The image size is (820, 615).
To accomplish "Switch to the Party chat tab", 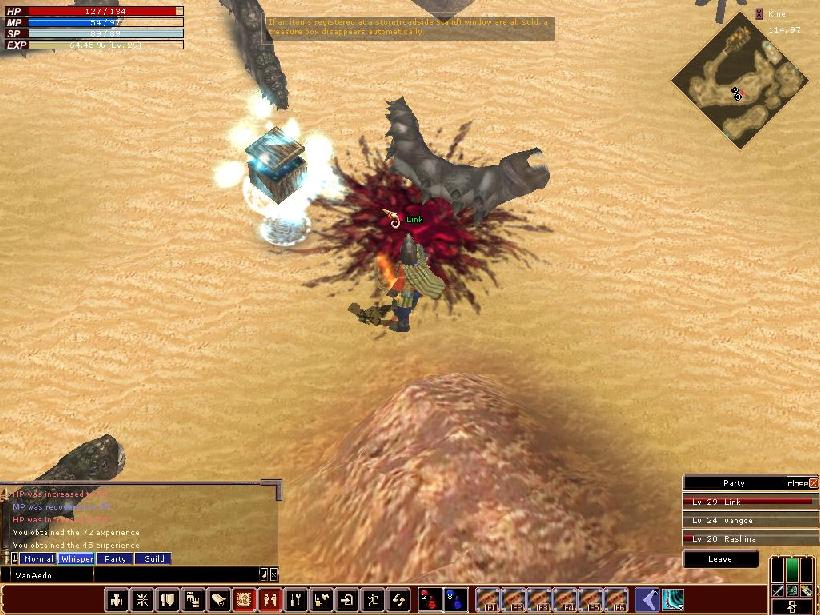I will pyautogui.click(x=115, y=559).
